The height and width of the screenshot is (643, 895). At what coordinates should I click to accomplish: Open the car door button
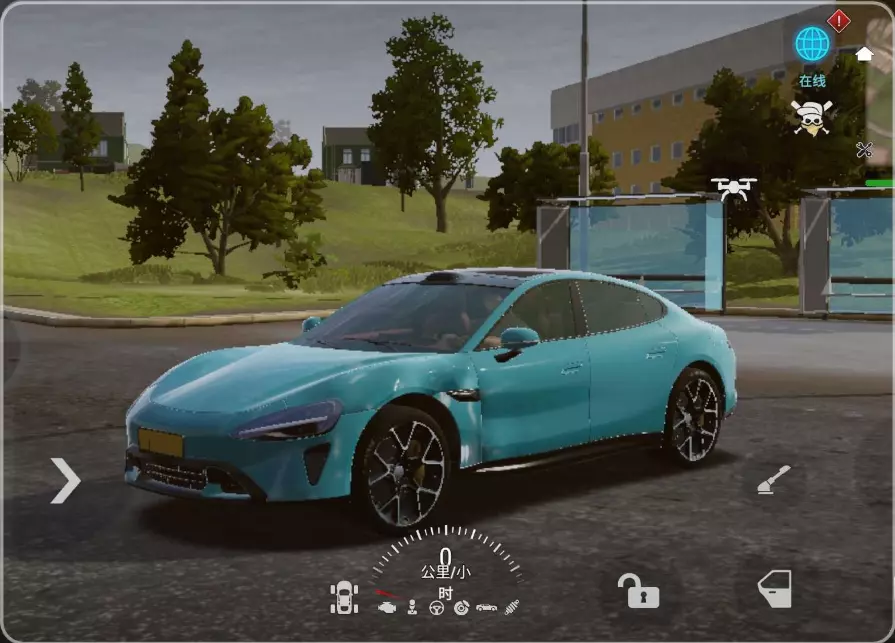774,589
